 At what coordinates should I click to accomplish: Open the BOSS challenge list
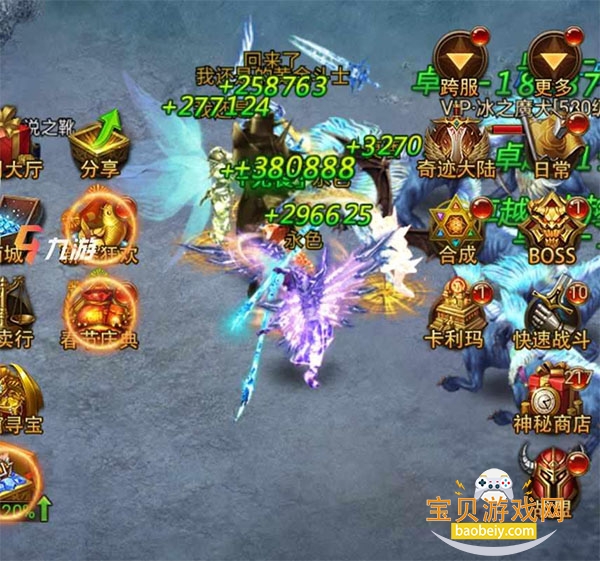(552, 227)
